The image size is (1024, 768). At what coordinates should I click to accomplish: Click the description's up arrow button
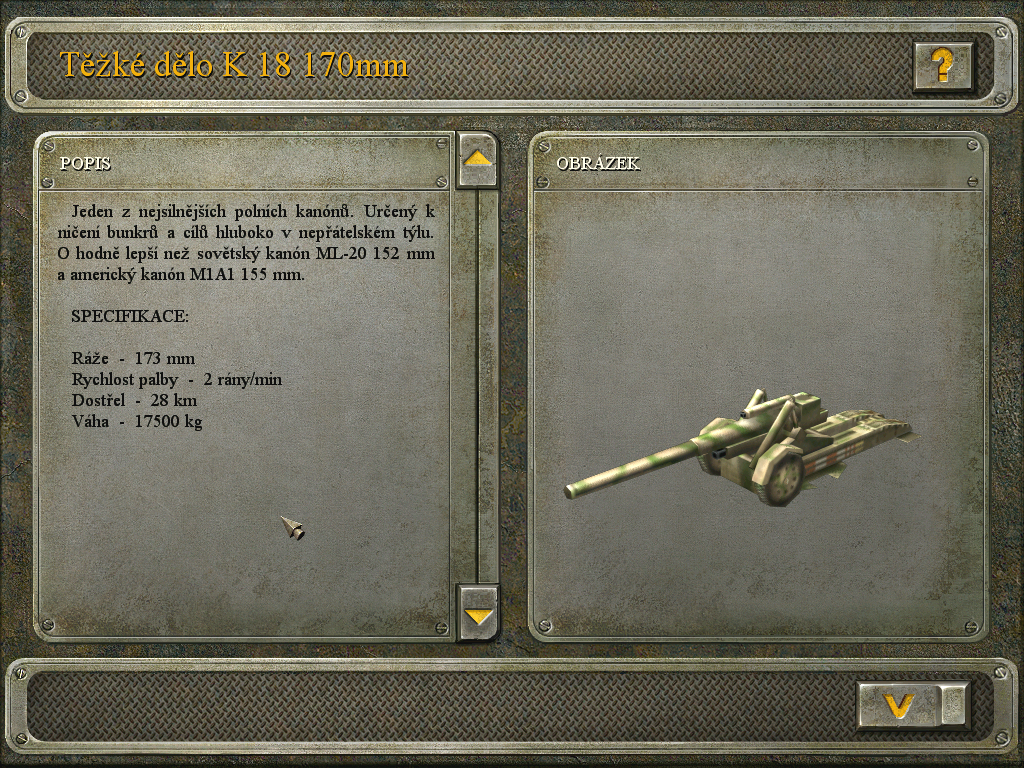pos(478,159)
